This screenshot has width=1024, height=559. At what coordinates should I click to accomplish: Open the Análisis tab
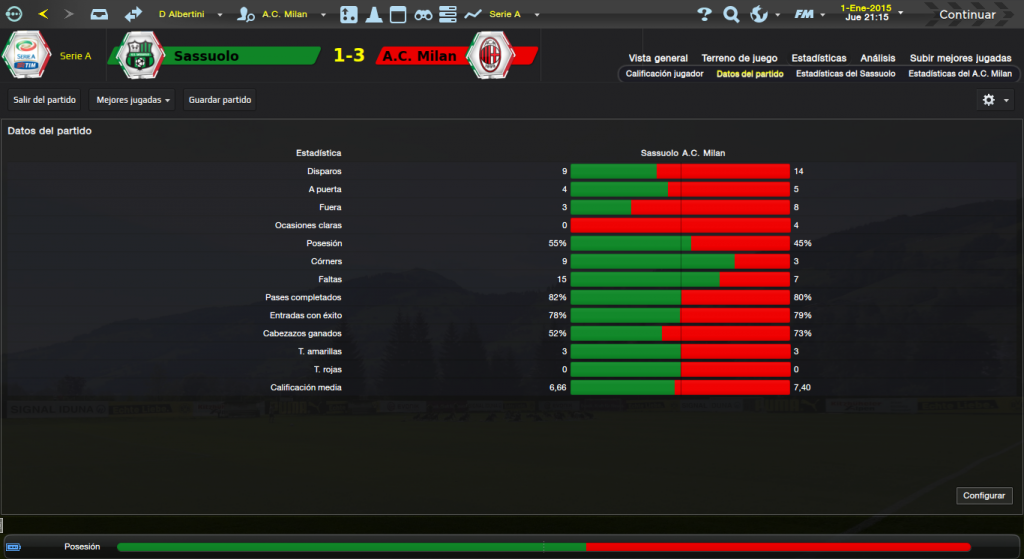click(x=877, y=58)
